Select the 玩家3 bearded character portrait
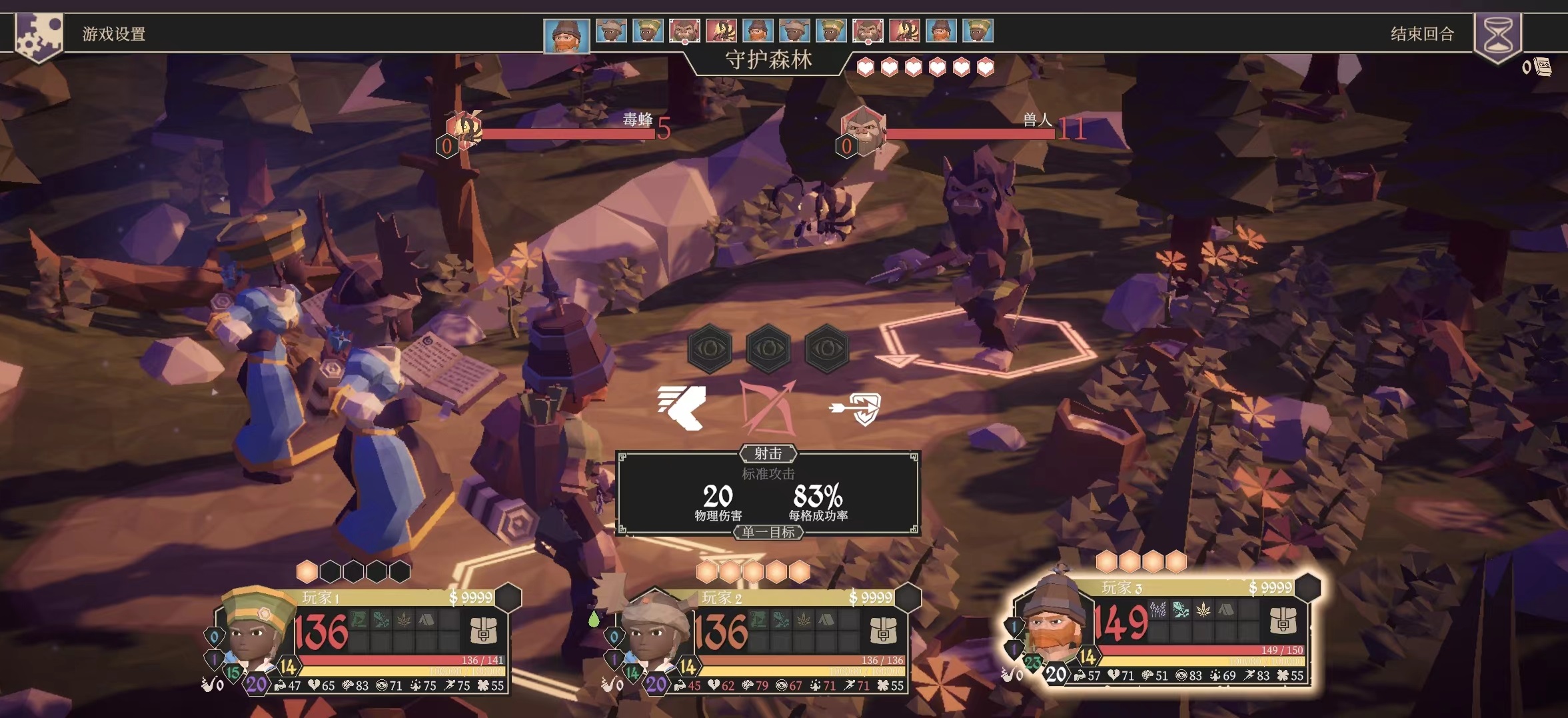The height and width of the screenshot is (718, 1568). click(1056, 620)
